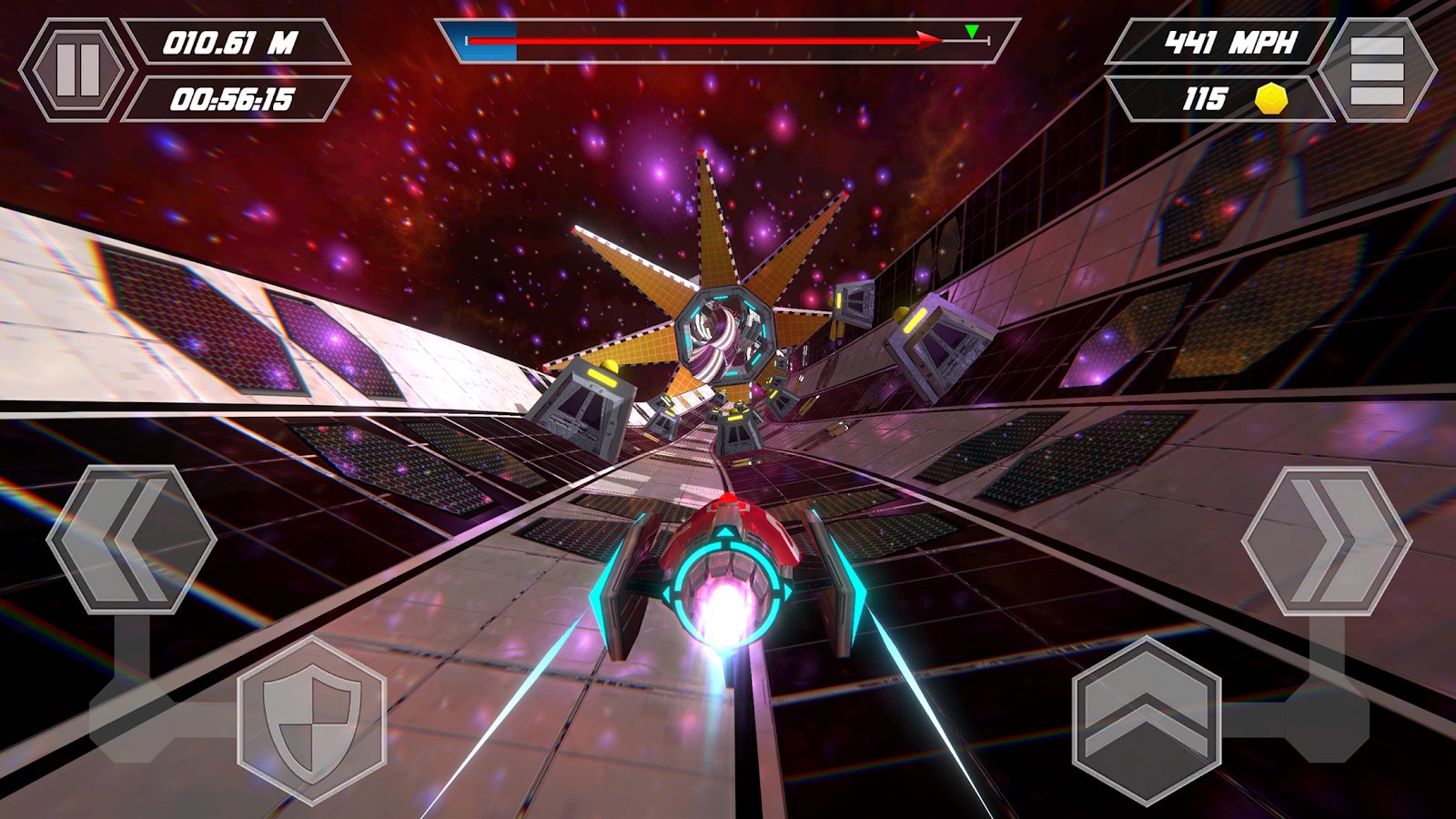Tap the upward chevron boost button
Screen dimensions: 1456x819
pos(1147,720)
